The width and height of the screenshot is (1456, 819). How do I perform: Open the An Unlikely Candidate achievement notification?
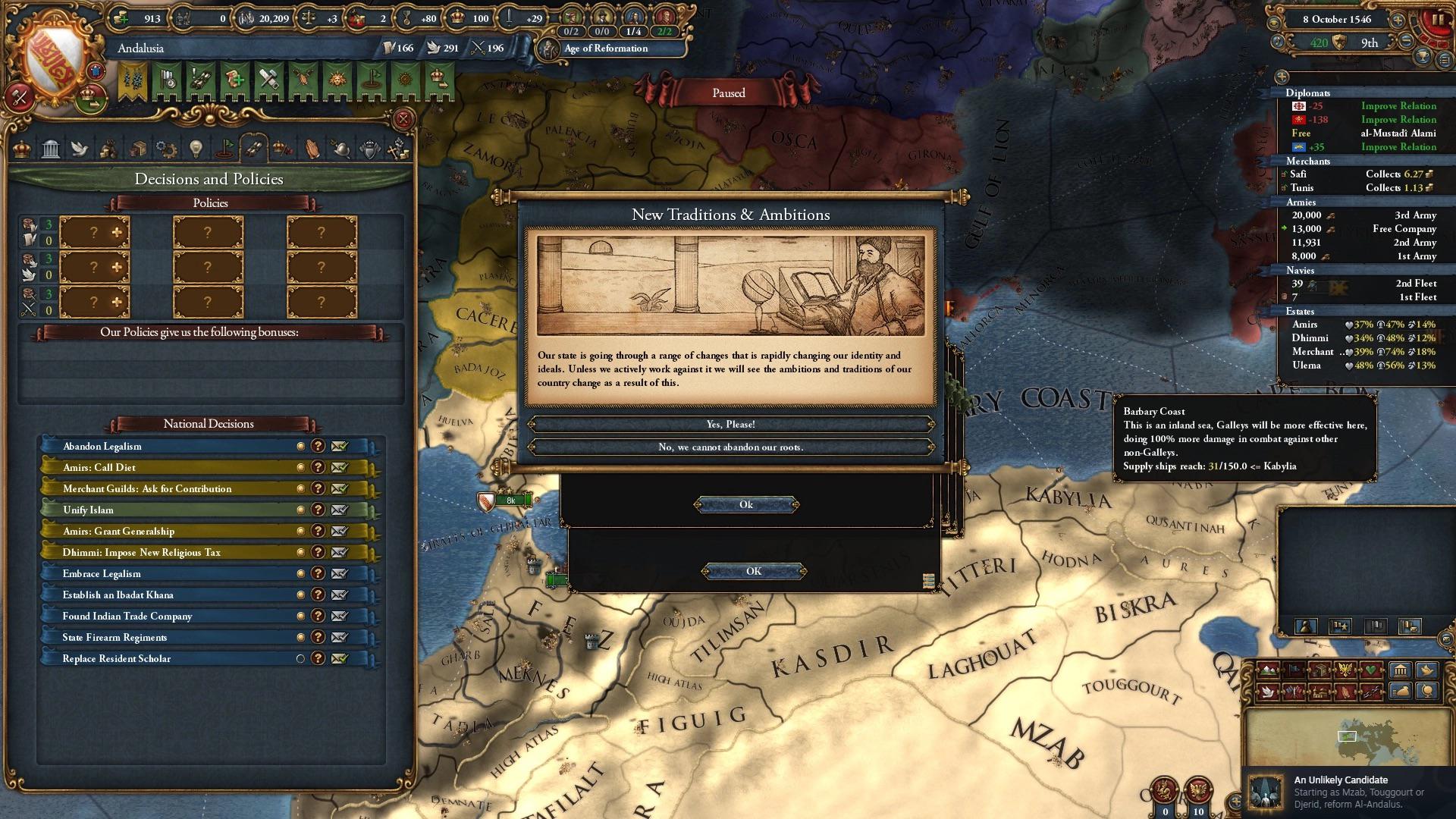[1348, 792]
